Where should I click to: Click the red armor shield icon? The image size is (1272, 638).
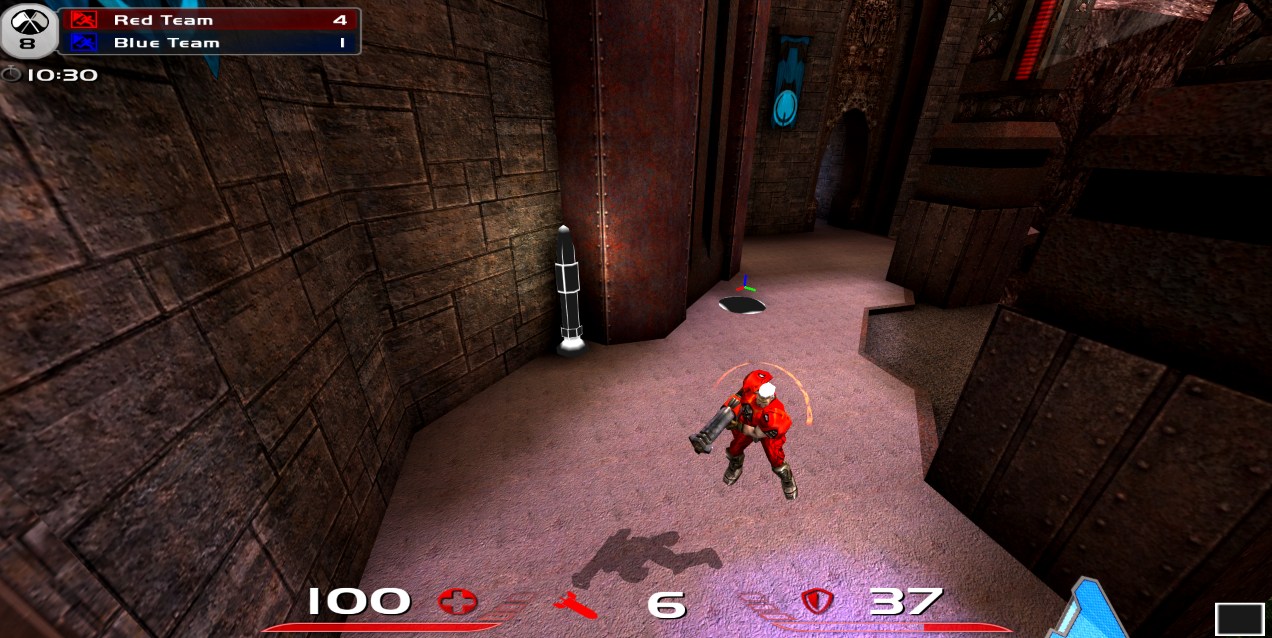point(817,601)
